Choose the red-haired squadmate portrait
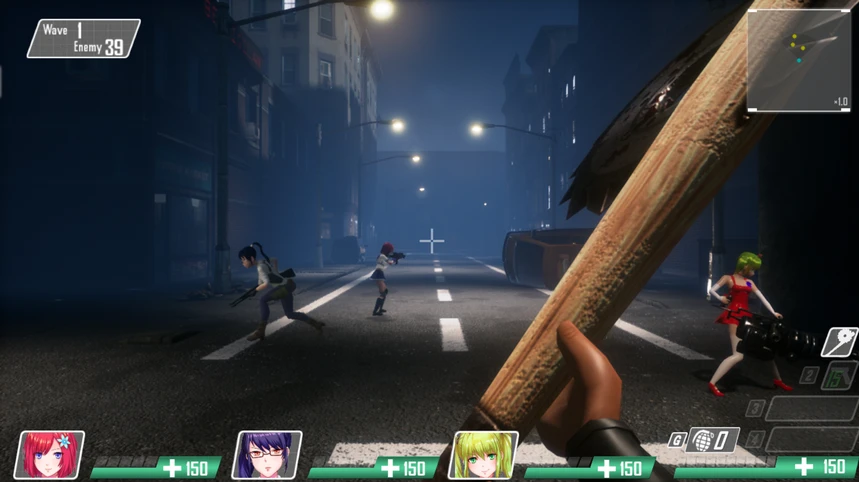Image resolution: width=859 pixels, height=482 pixels. (x=51, y=455)
